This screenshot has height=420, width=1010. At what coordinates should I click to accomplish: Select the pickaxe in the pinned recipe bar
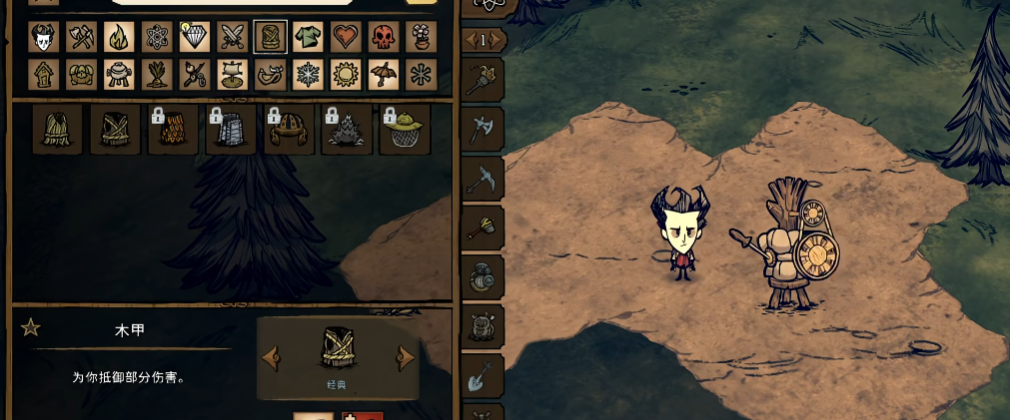coord(484,178)
